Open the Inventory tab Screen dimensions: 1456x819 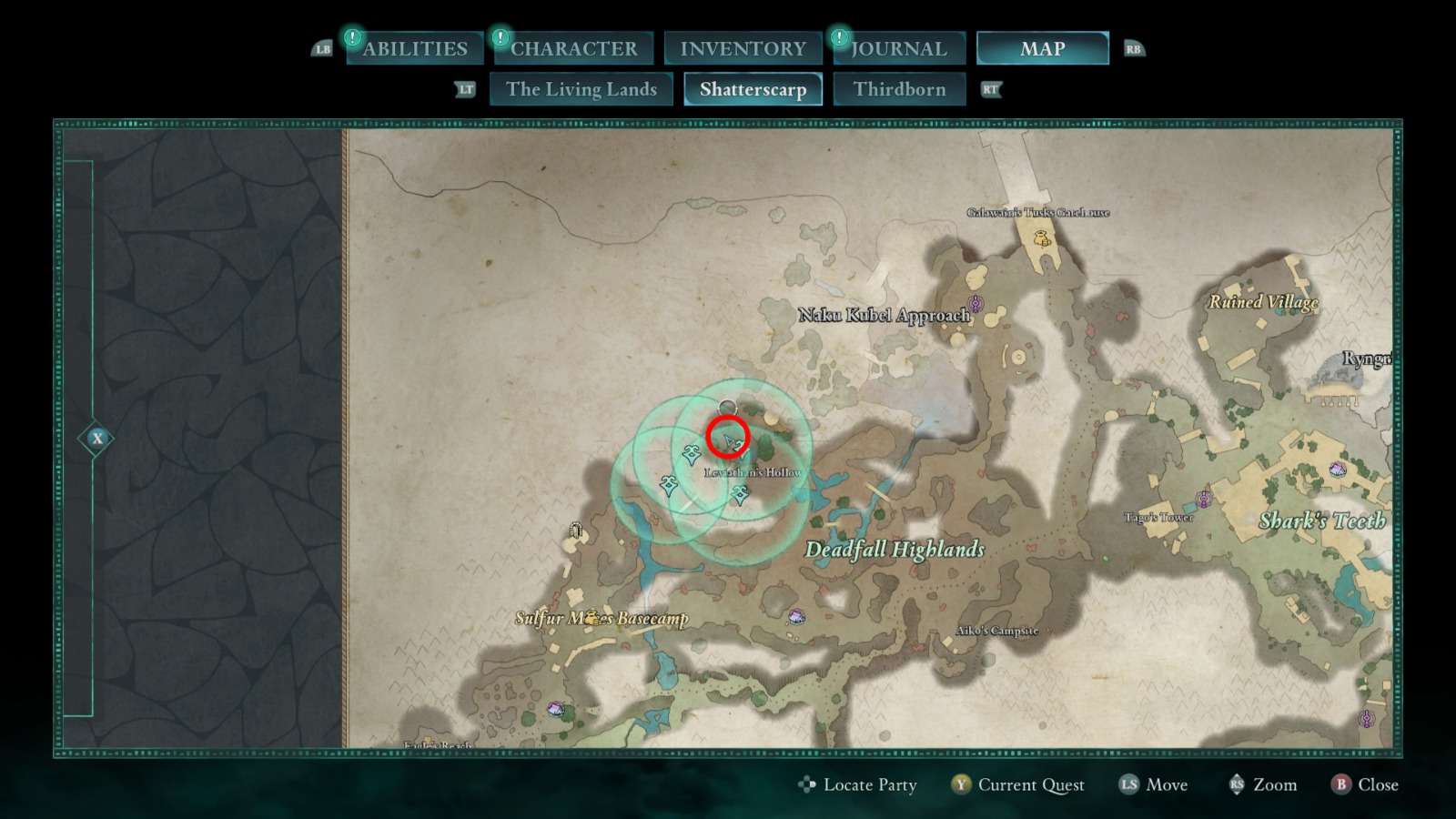[x=743, y=48]
